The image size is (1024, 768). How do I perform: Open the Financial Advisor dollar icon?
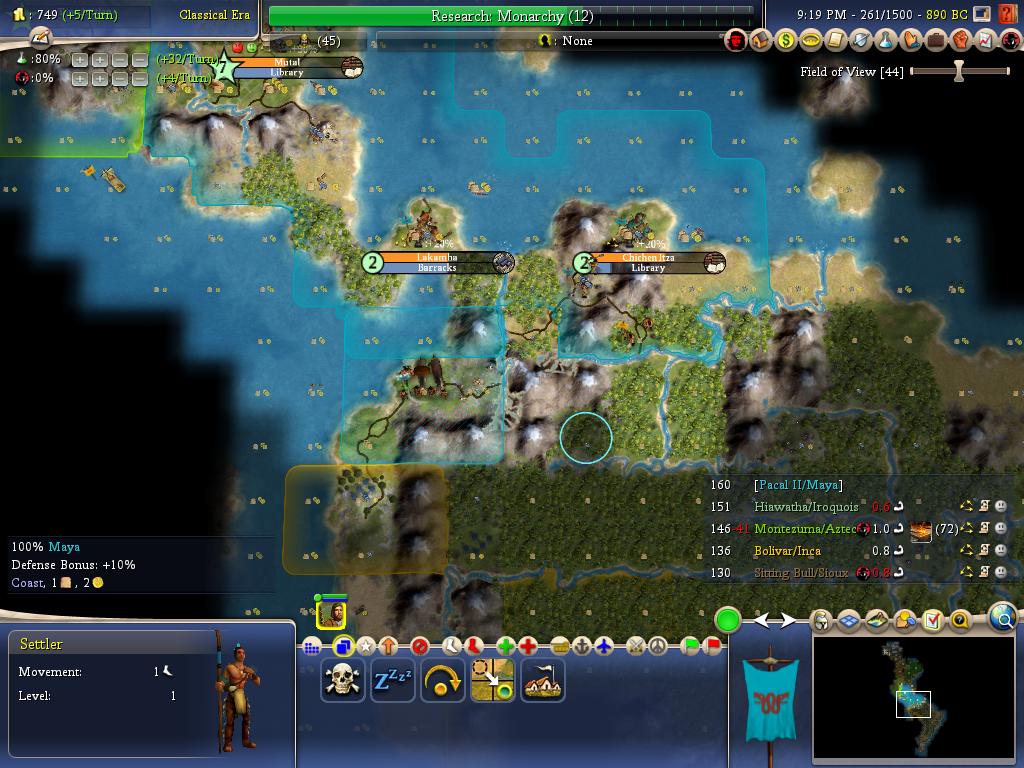(x=786, y=41)
